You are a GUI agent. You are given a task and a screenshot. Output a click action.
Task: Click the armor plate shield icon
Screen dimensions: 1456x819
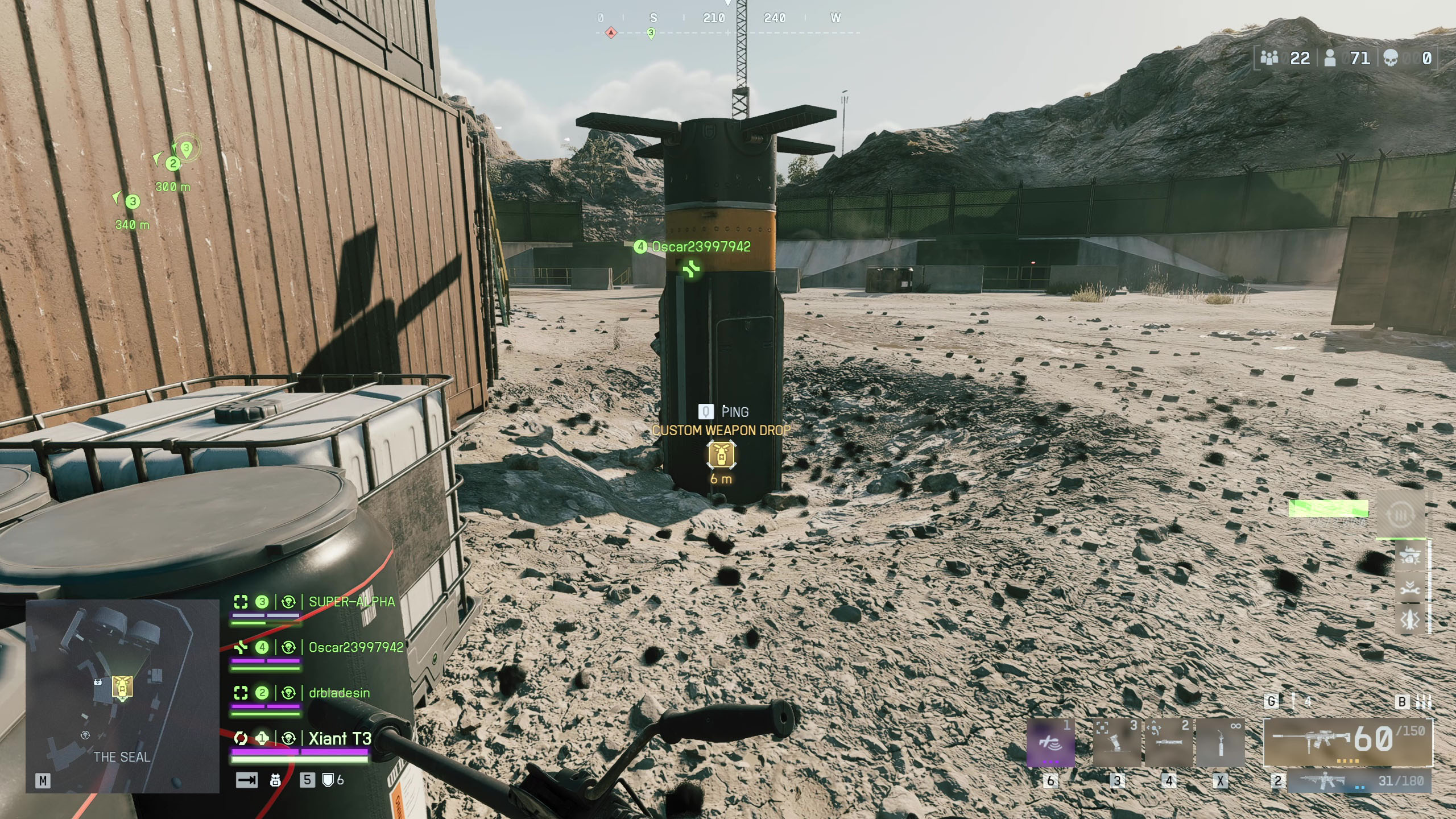(328, 780)
